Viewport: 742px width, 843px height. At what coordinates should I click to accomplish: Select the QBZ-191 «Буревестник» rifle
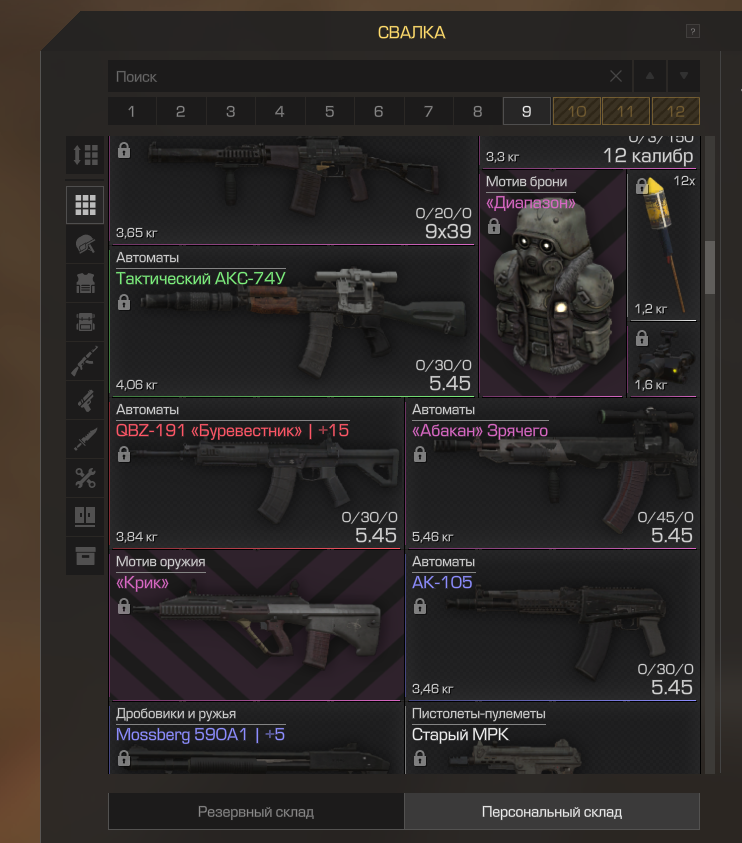pyautogui.click(x=256, y=474)
